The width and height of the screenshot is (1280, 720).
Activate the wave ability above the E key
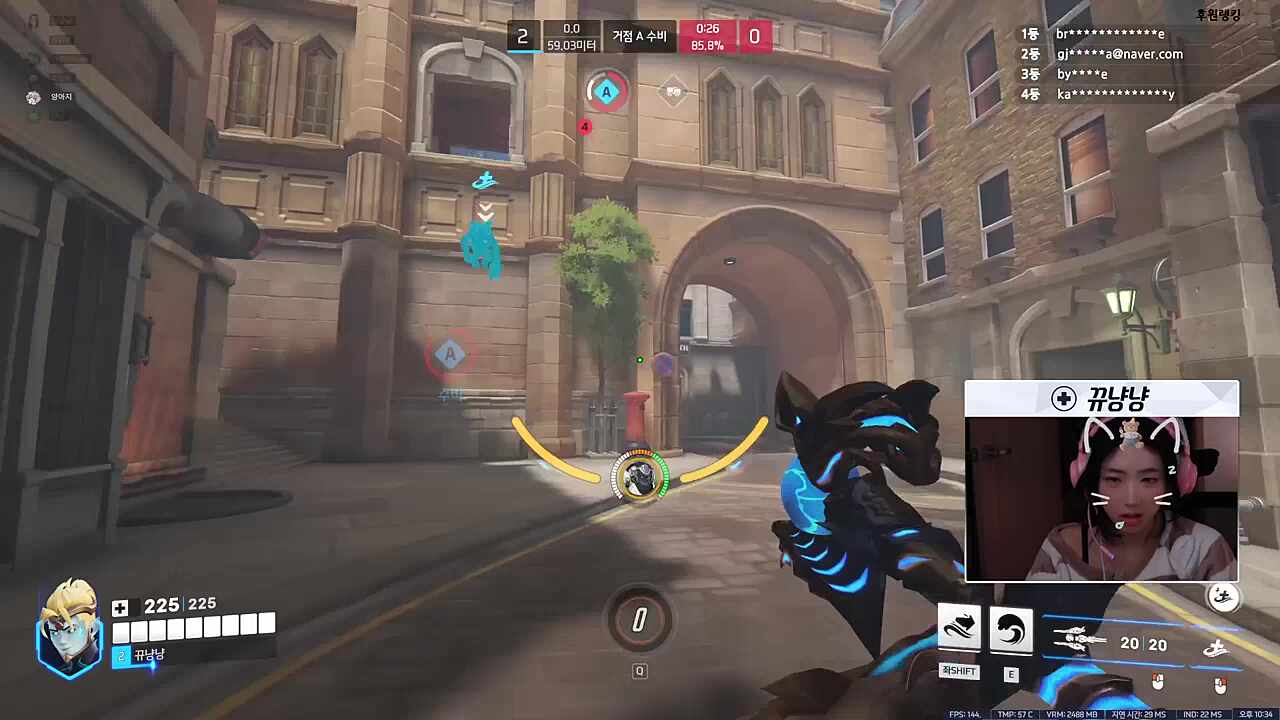coord(1010,629)
